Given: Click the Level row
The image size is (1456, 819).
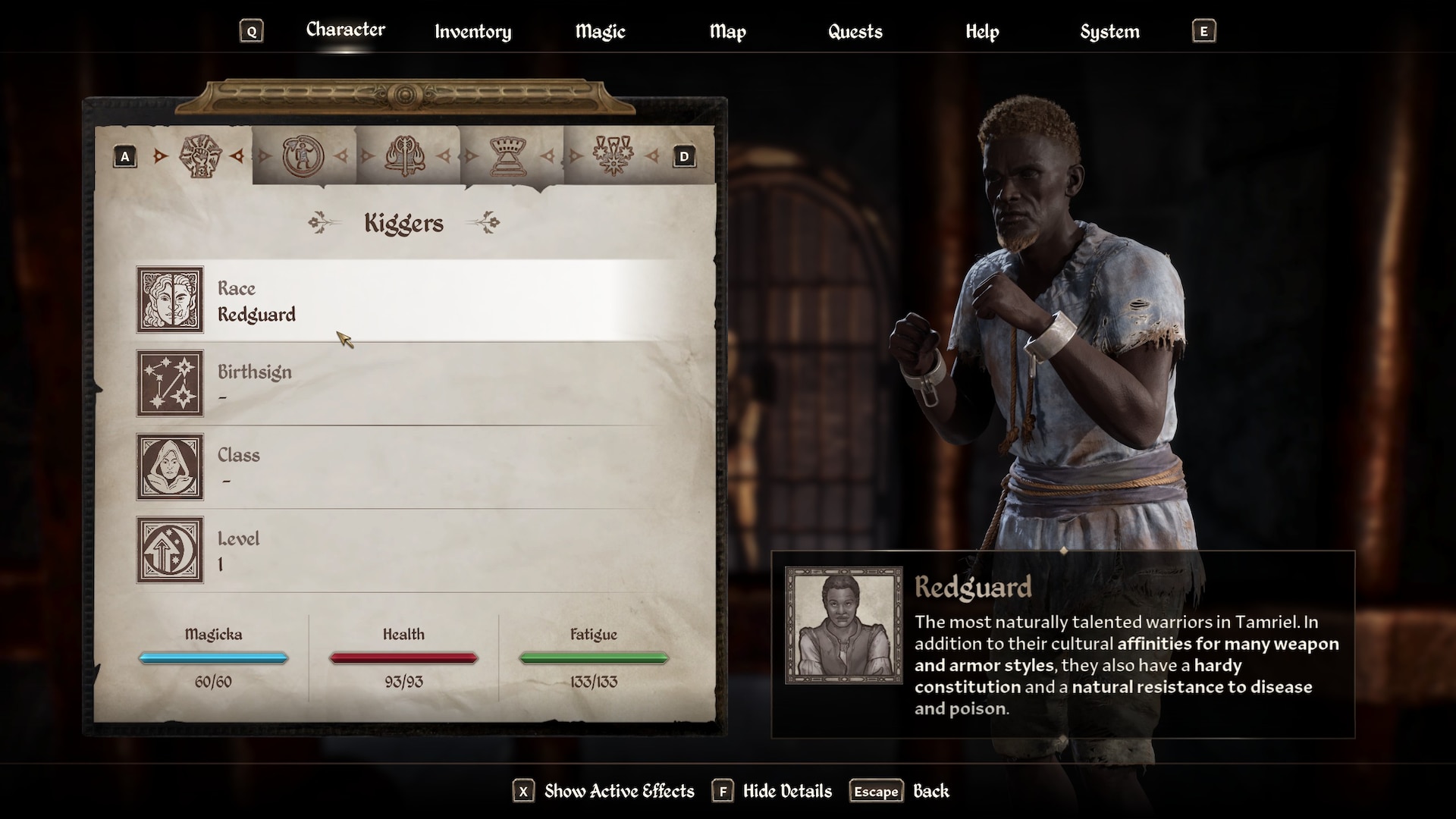Looking at the screenshot, I should (x=409, y=551).
